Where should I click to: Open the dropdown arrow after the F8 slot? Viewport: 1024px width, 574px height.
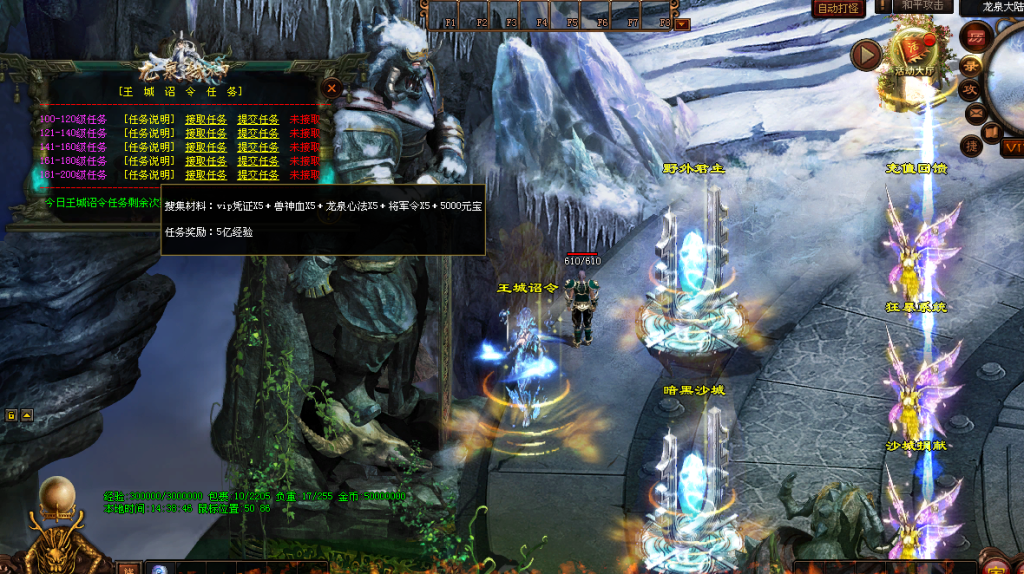(682, 23)
